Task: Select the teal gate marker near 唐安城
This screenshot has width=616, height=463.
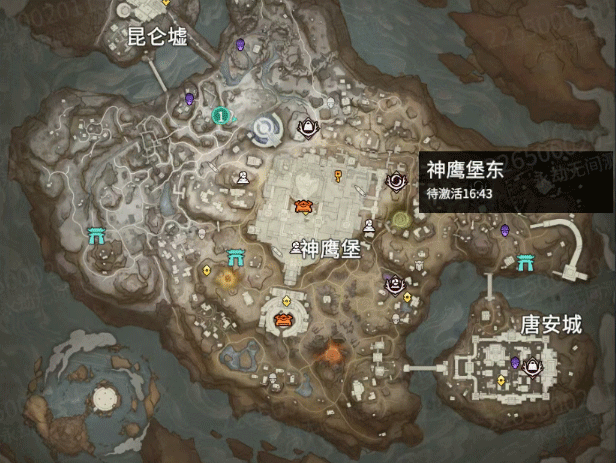Action: pos(526,263)
